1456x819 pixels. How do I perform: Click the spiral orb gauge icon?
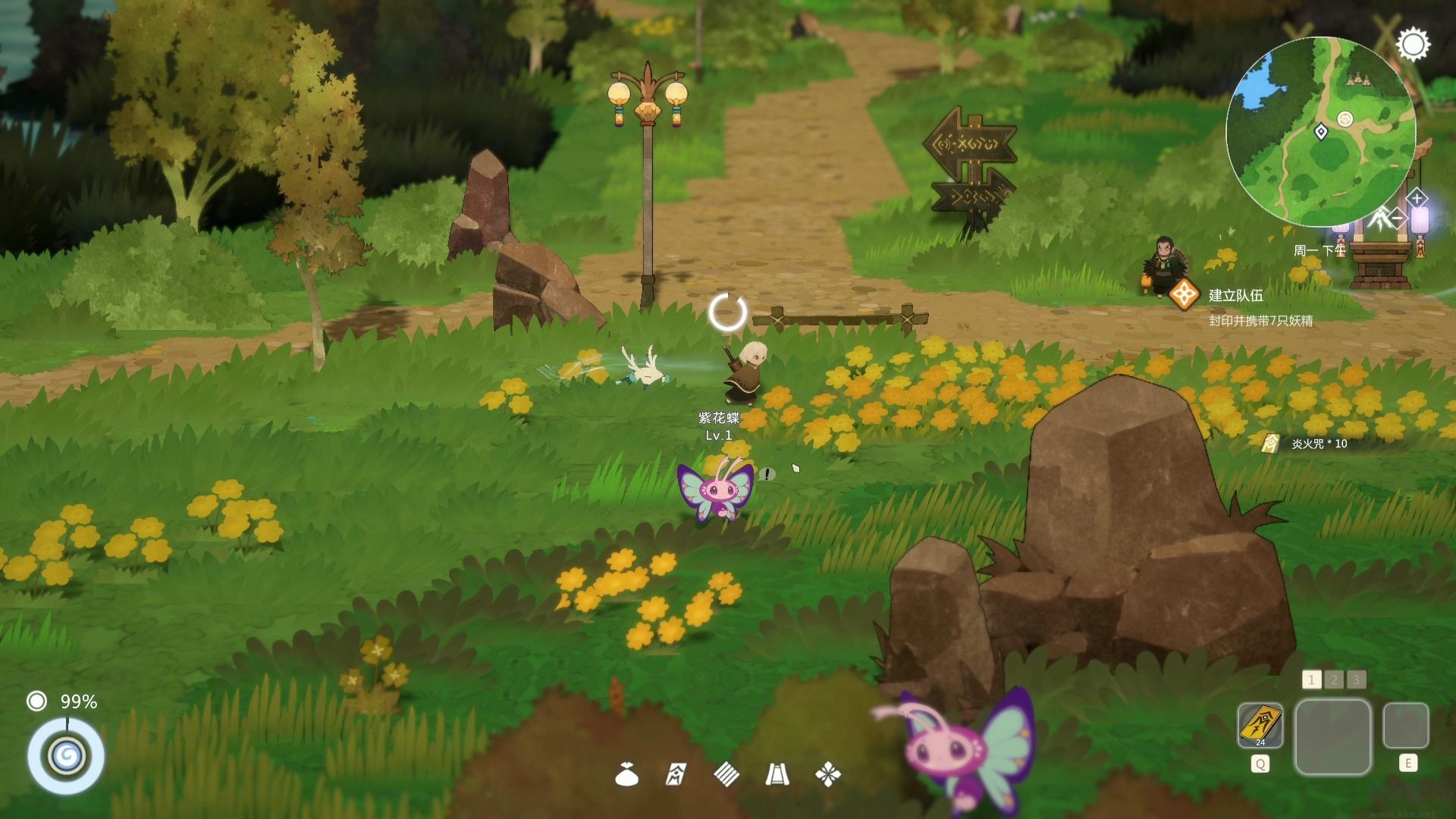coord(66,756)
